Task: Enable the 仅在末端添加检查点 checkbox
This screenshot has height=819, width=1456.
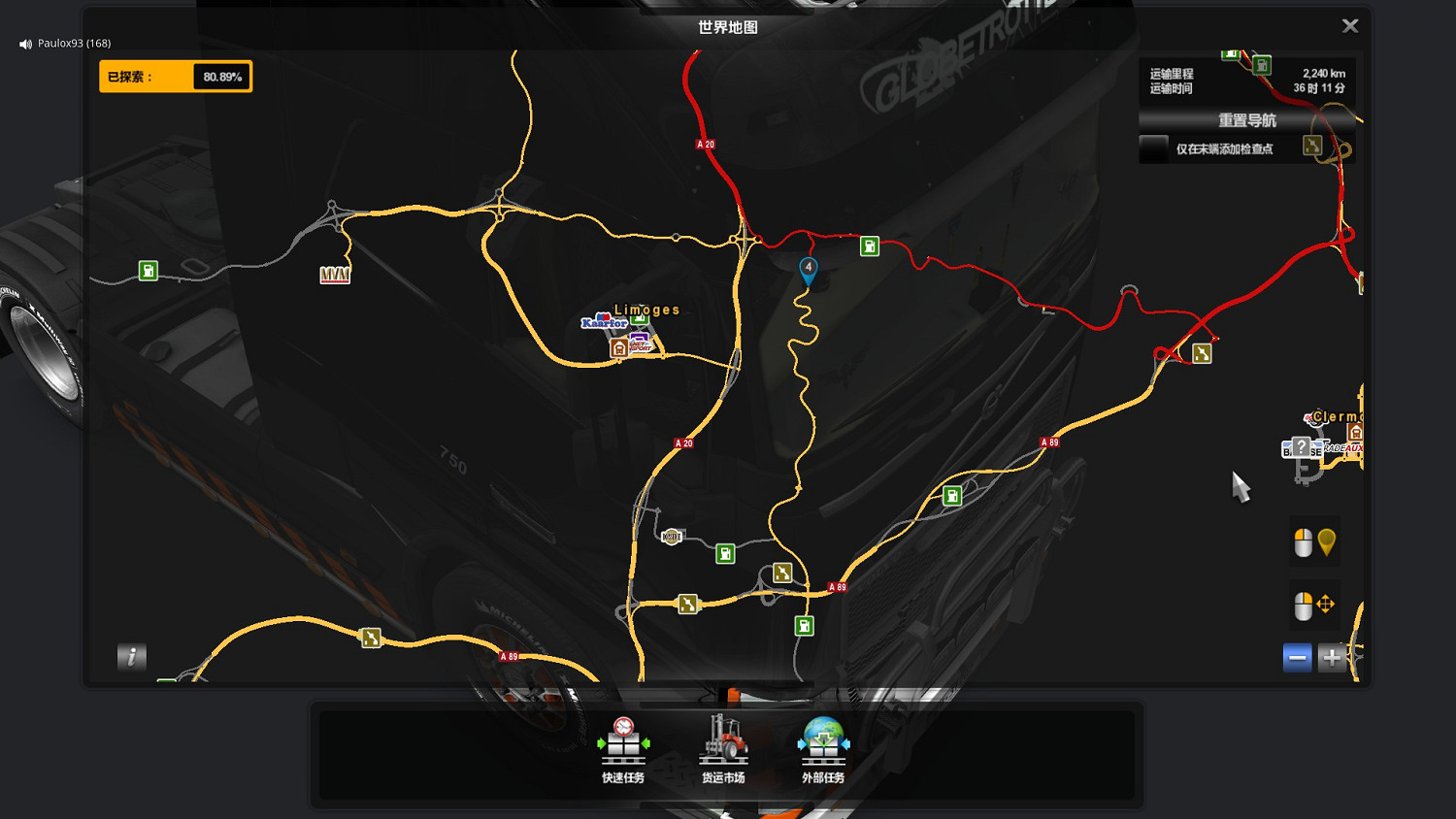Action: [1155, 148]
